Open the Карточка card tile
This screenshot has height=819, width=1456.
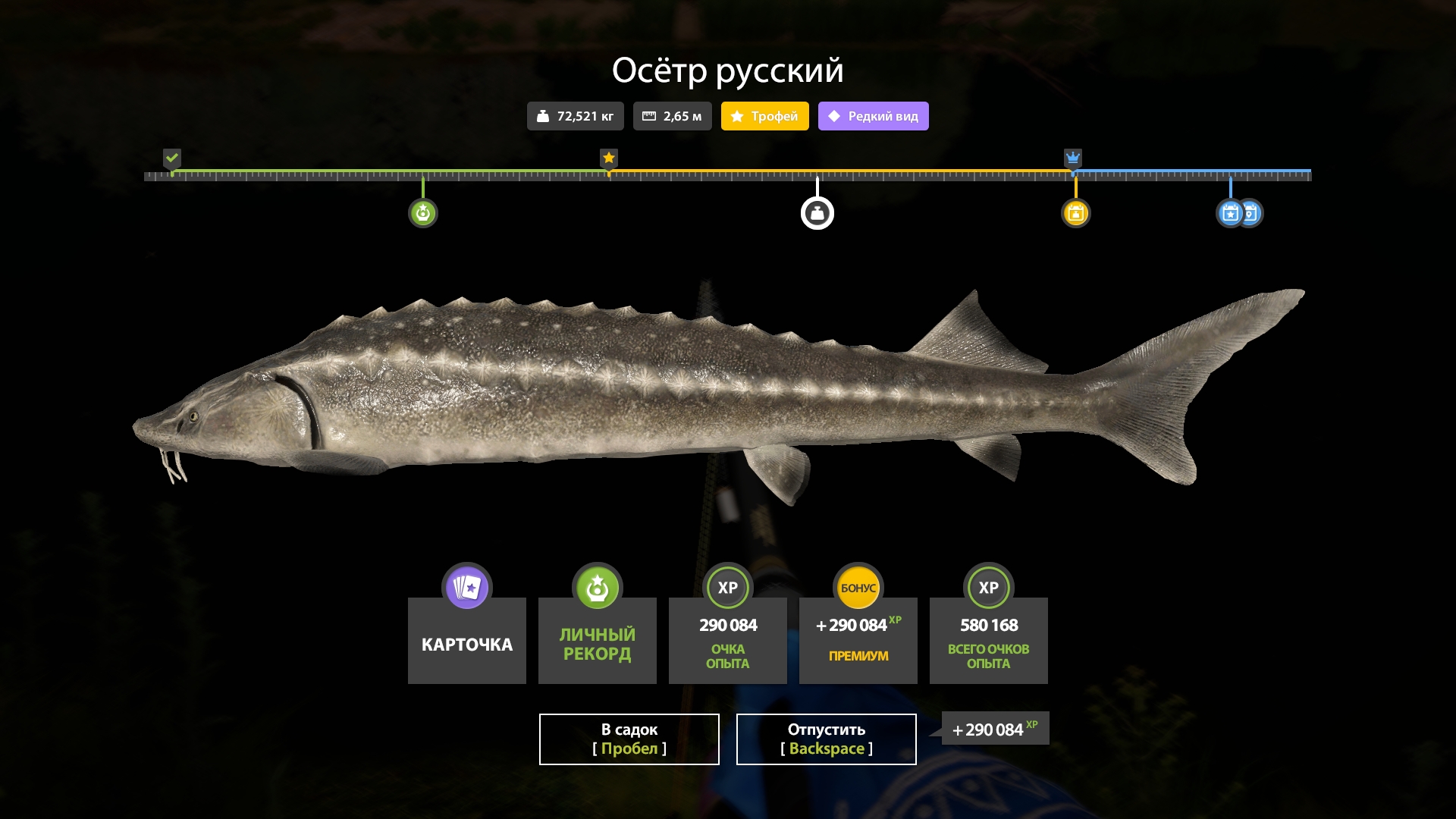click(466, 639)
